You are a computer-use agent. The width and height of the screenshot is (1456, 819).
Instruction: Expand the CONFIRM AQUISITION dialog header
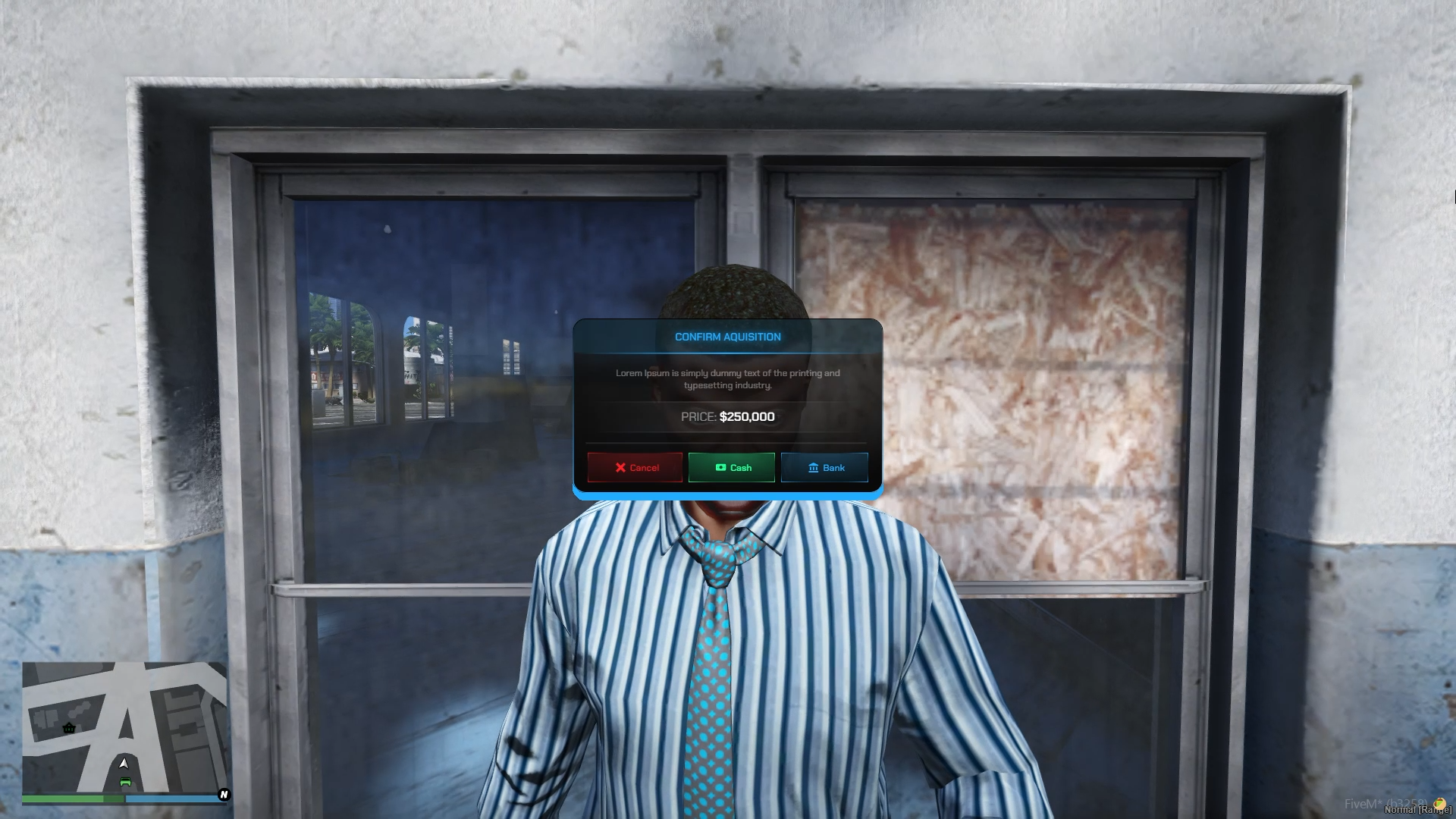tap(728, 337)
